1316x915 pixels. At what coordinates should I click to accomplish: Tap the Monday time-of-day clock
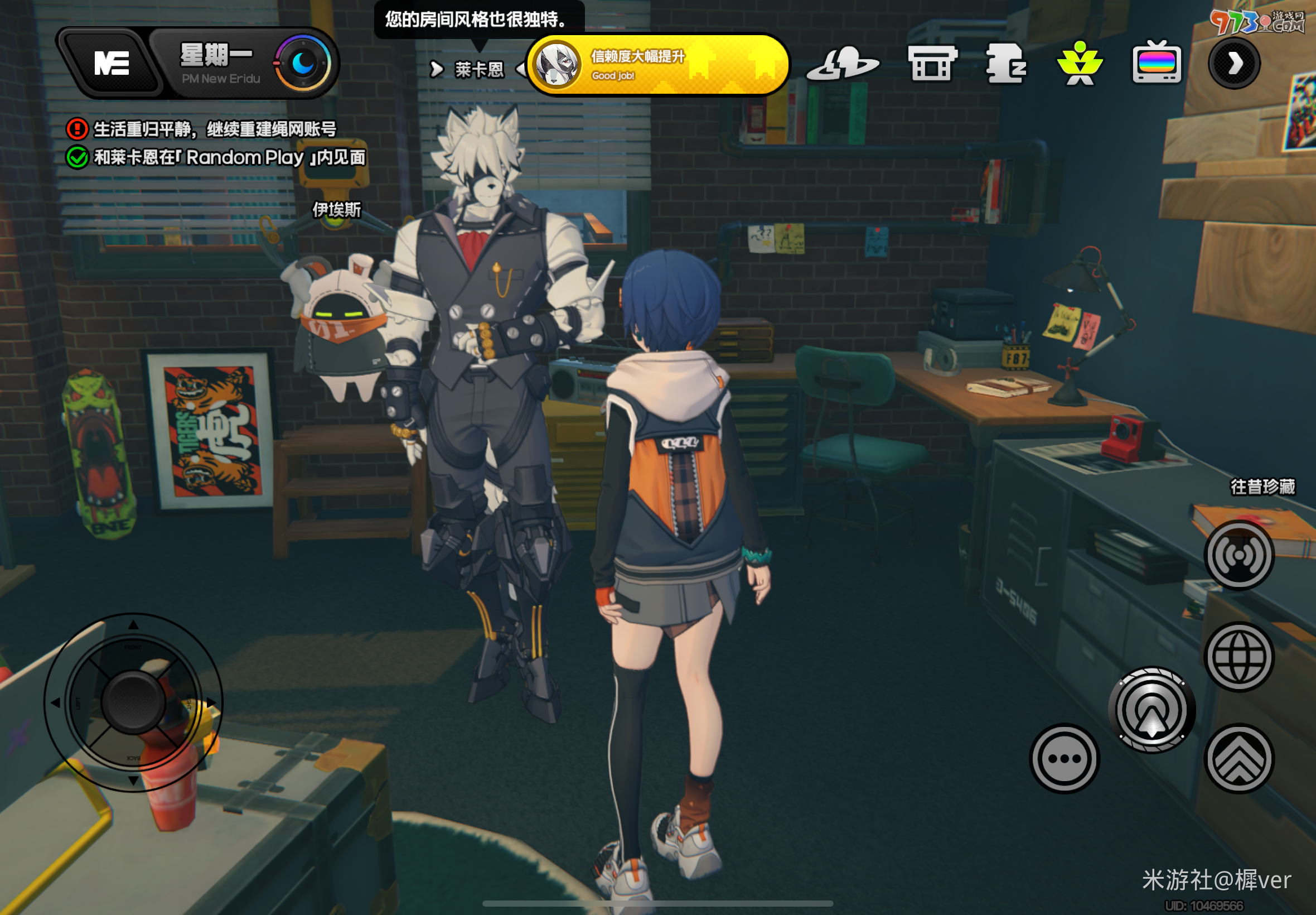[302, 63]
